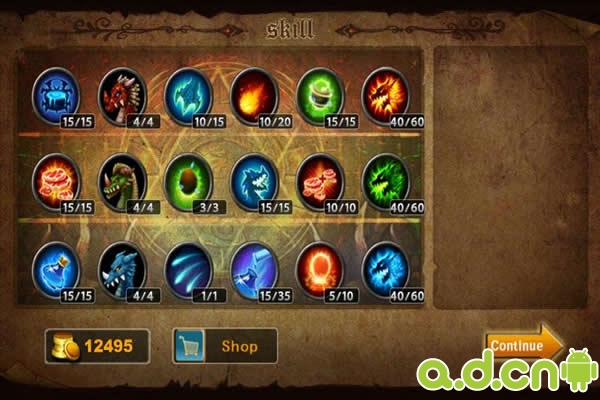
Task: Choose the red fire ring skill
Action: click(x=320, y=266)
